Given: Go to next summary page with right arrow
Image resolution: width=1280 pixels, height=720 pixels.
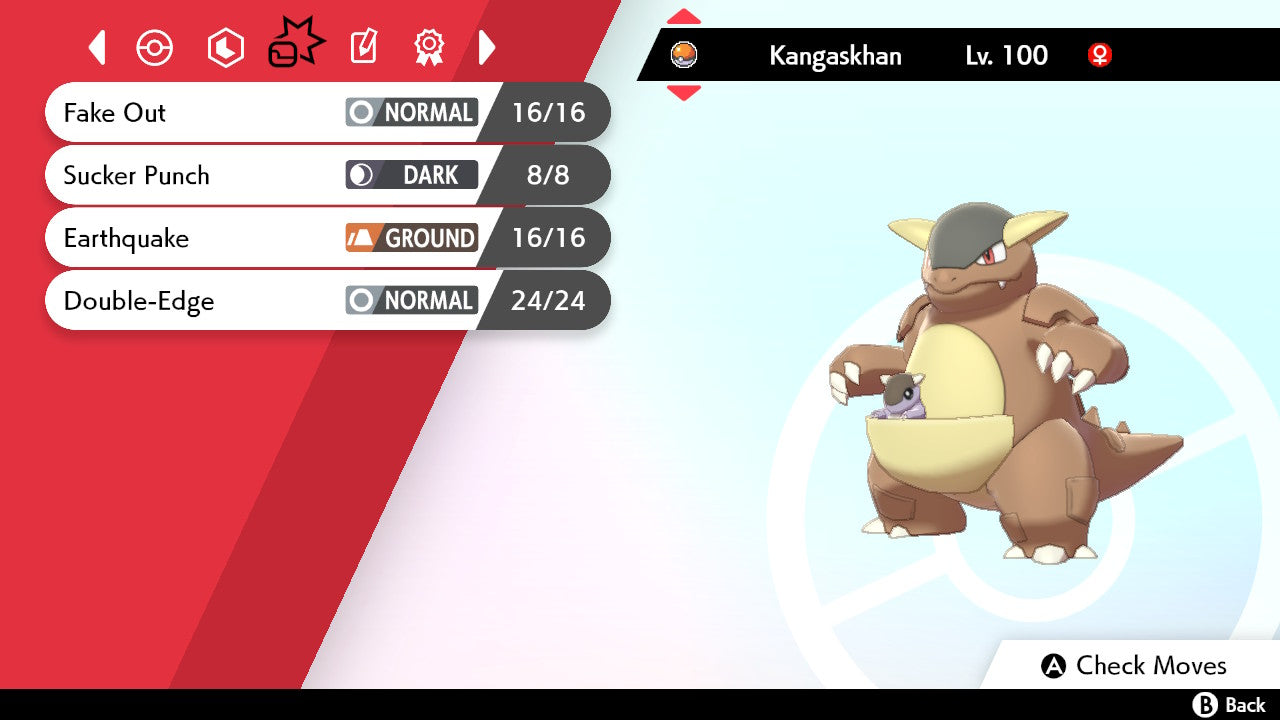Looking at the screenshot, I should [487, 47].
